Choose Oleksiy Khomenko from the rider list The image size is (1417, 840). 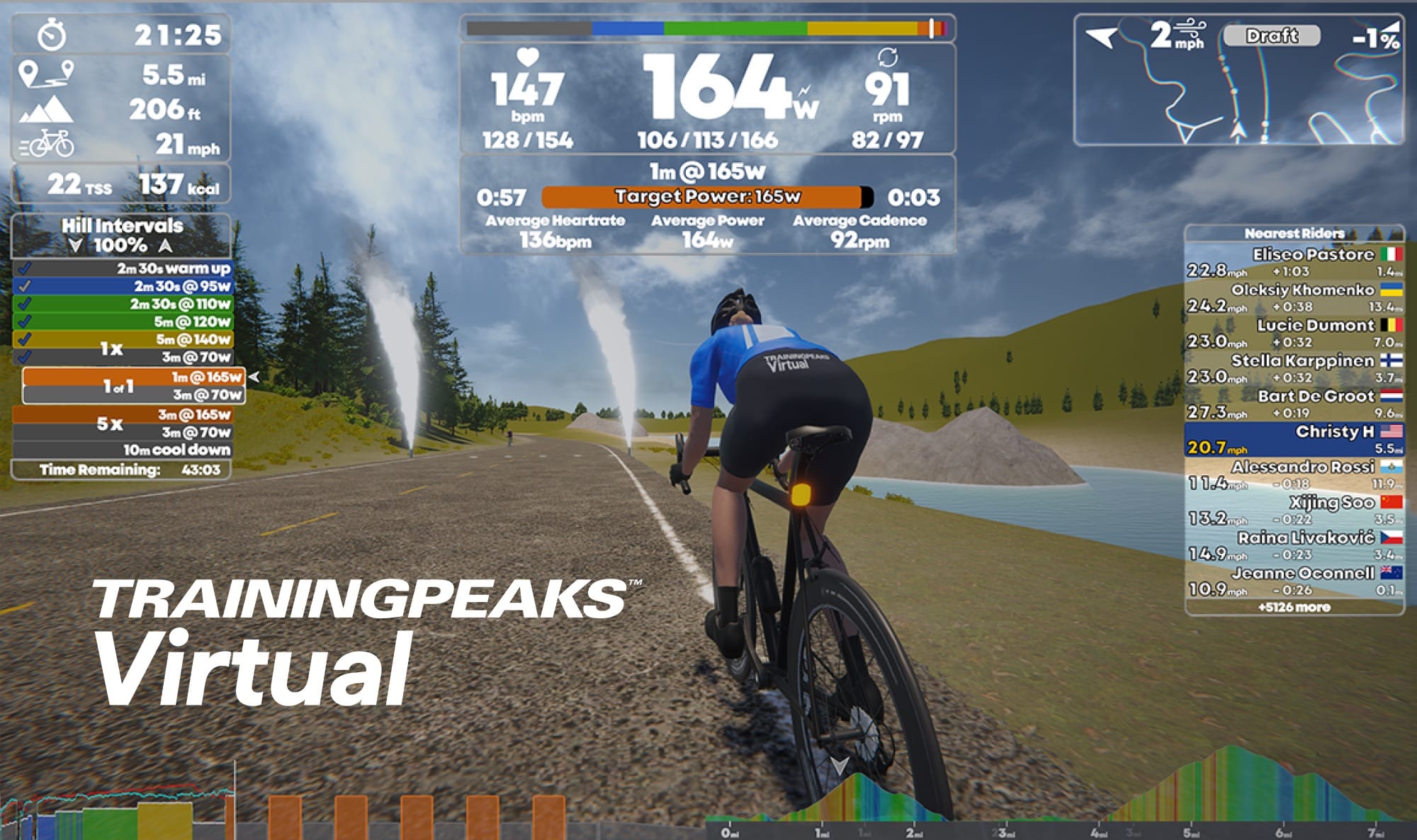click(x=1294, y=297)
